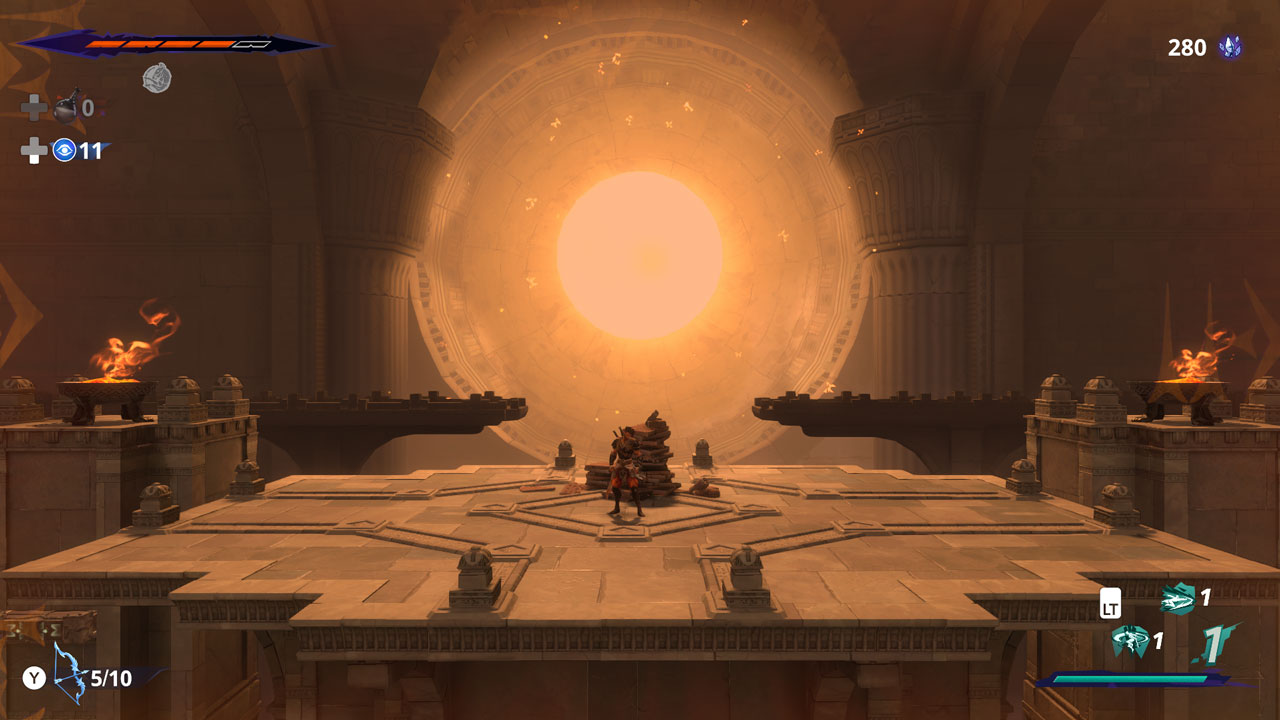The height and width of the screenshot is (720, 1280).
Task: Activate the teal dash-strike Athra Surge icon
Action: (1178, 599)
